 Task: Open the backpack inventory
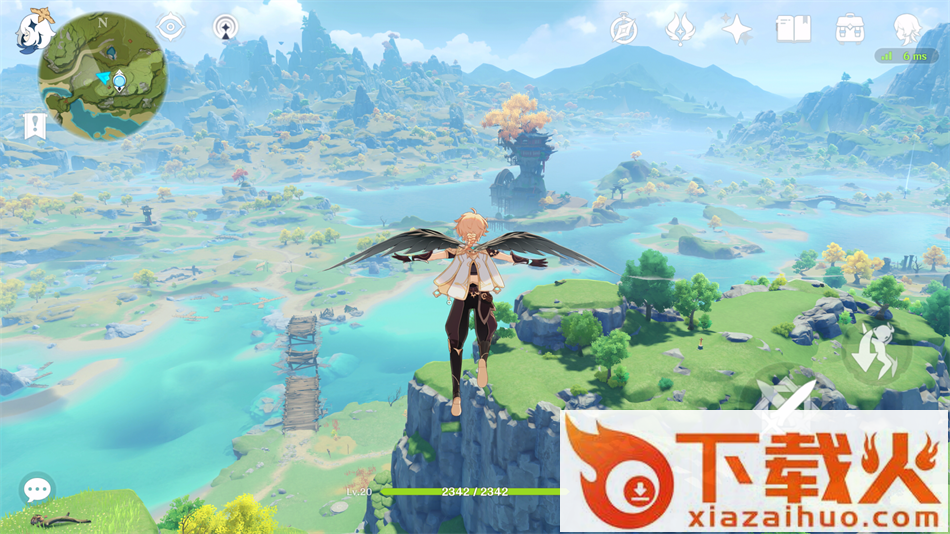click(850, 29)
